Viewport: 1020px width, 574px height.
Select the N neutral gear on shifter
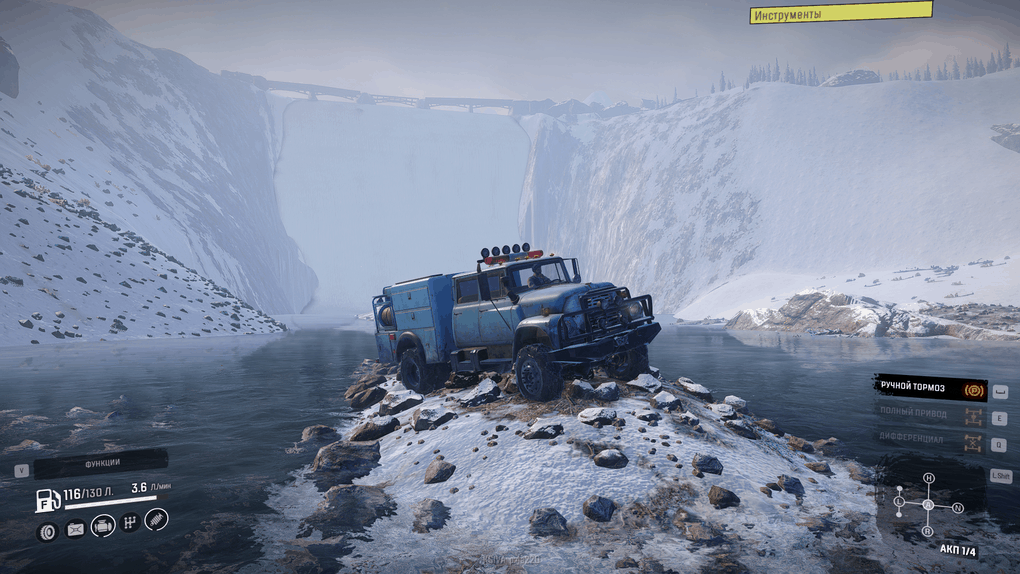957,508
